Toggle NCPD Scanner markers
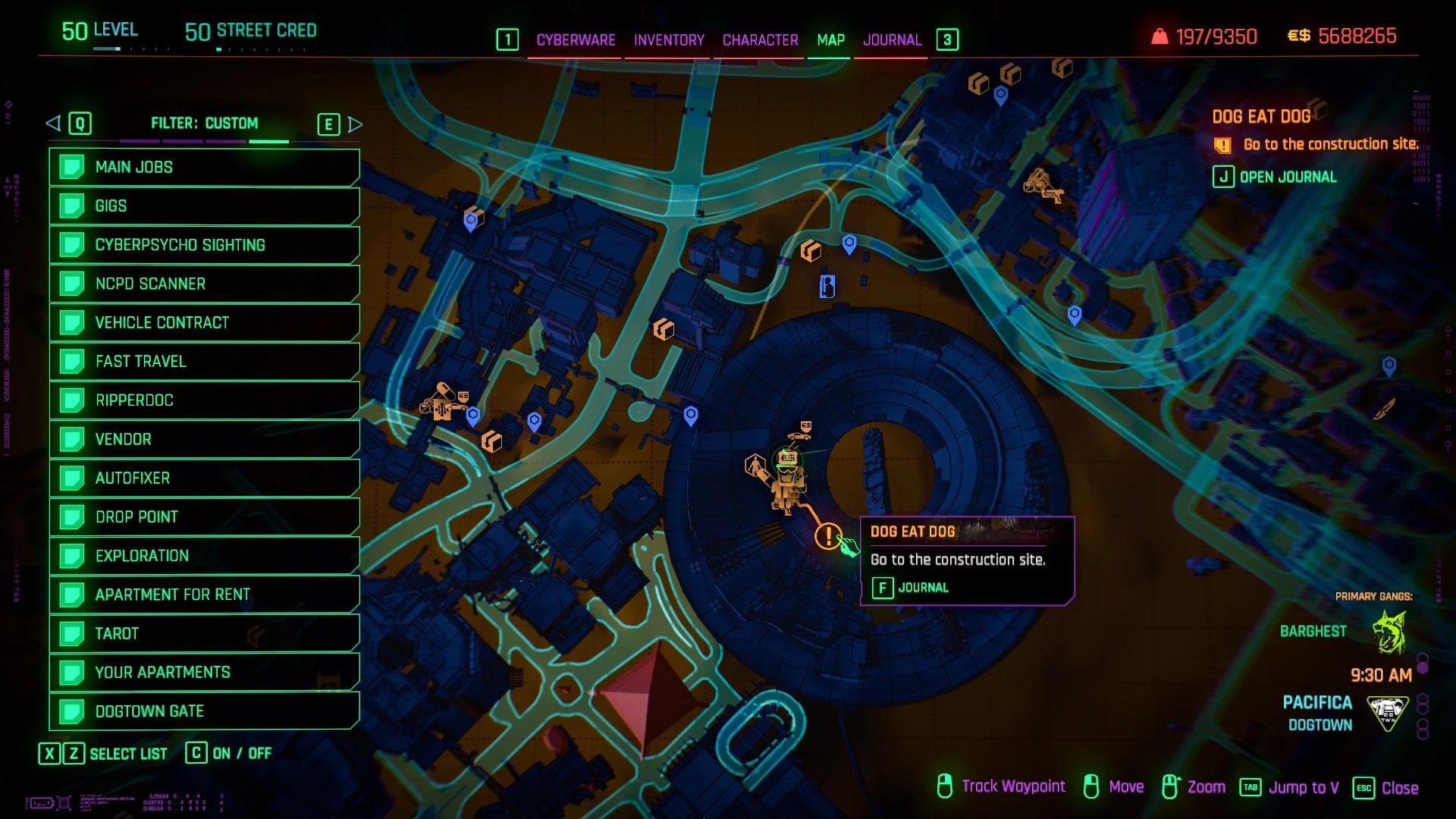Screen dimensions: 1456x819 [x=204, y=284]
